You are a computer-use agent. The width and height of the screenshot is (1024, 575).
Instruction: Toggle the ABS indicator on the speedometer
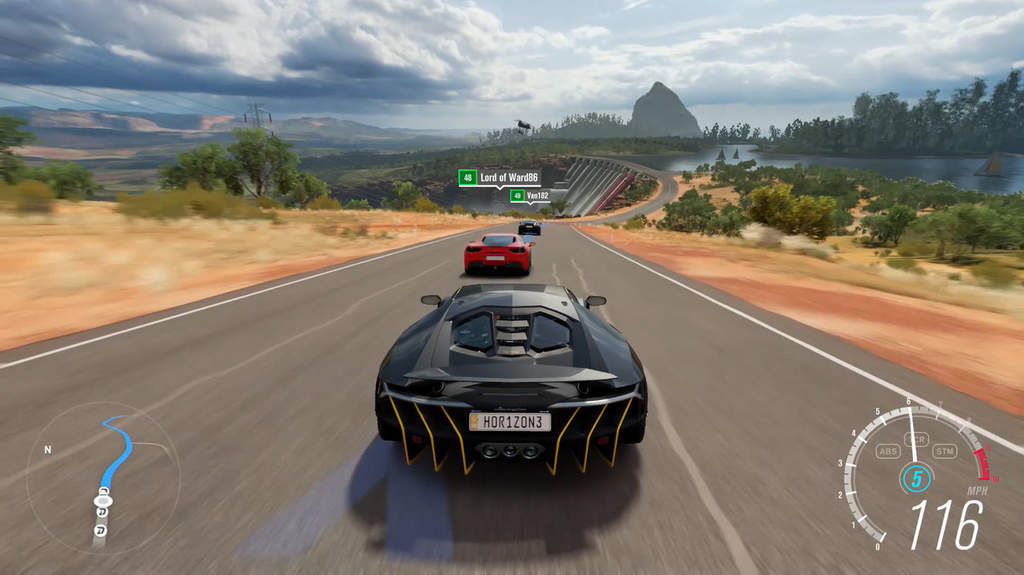click(x=887, y=451)
